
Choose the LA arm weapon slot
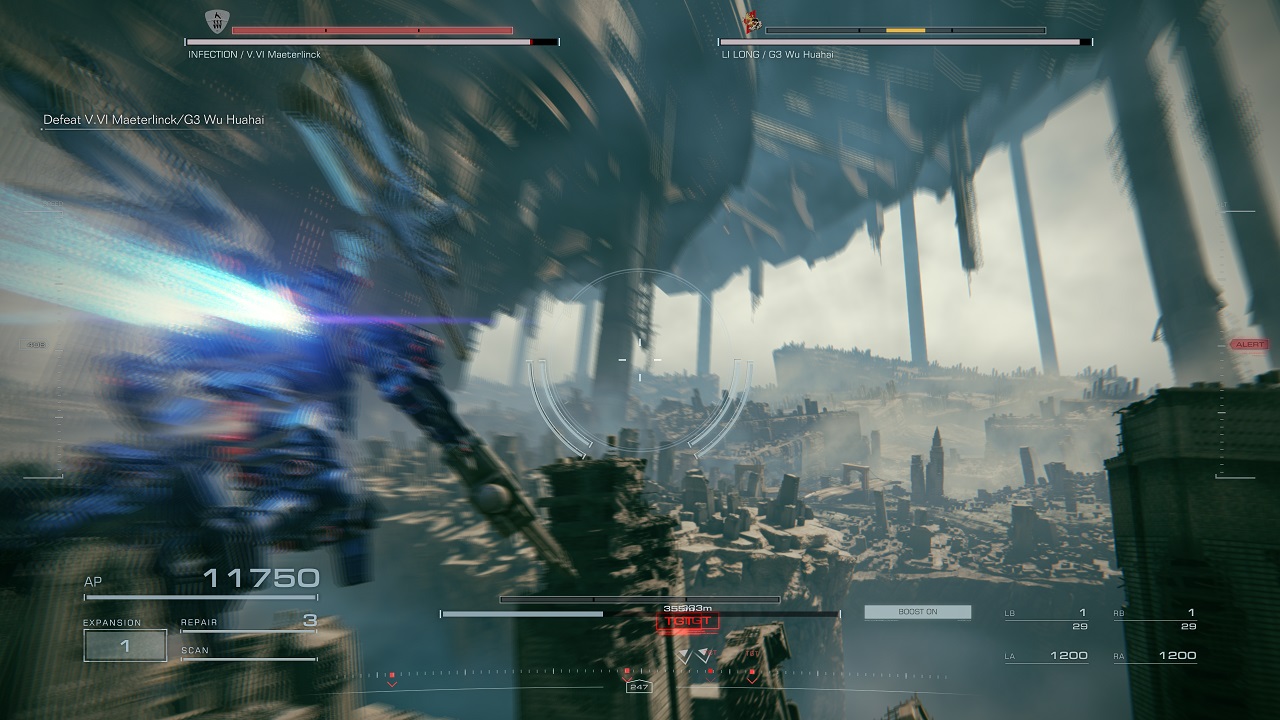1045,656
